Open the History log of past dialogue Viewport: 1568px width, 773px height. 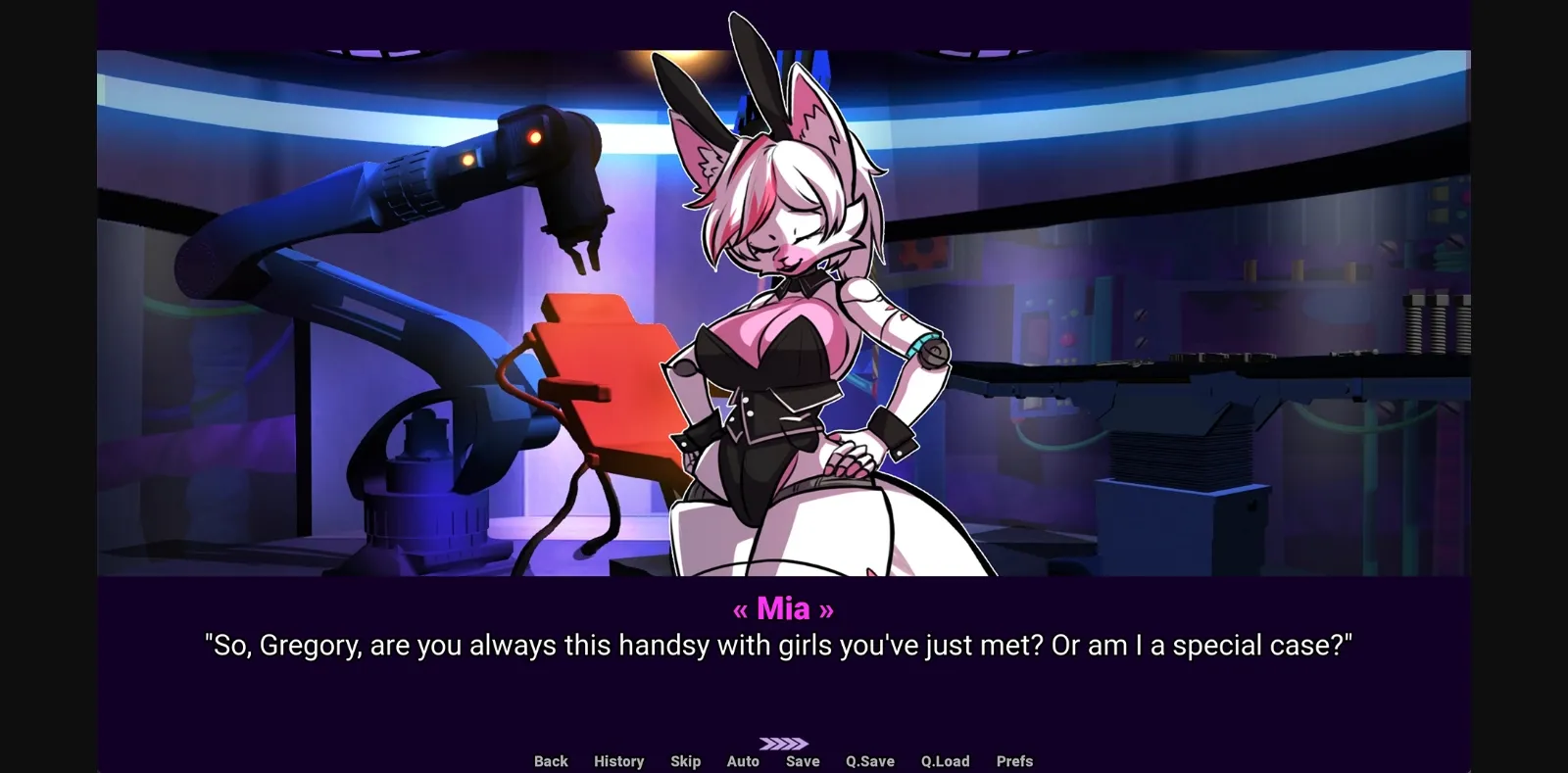pos(618,760)
